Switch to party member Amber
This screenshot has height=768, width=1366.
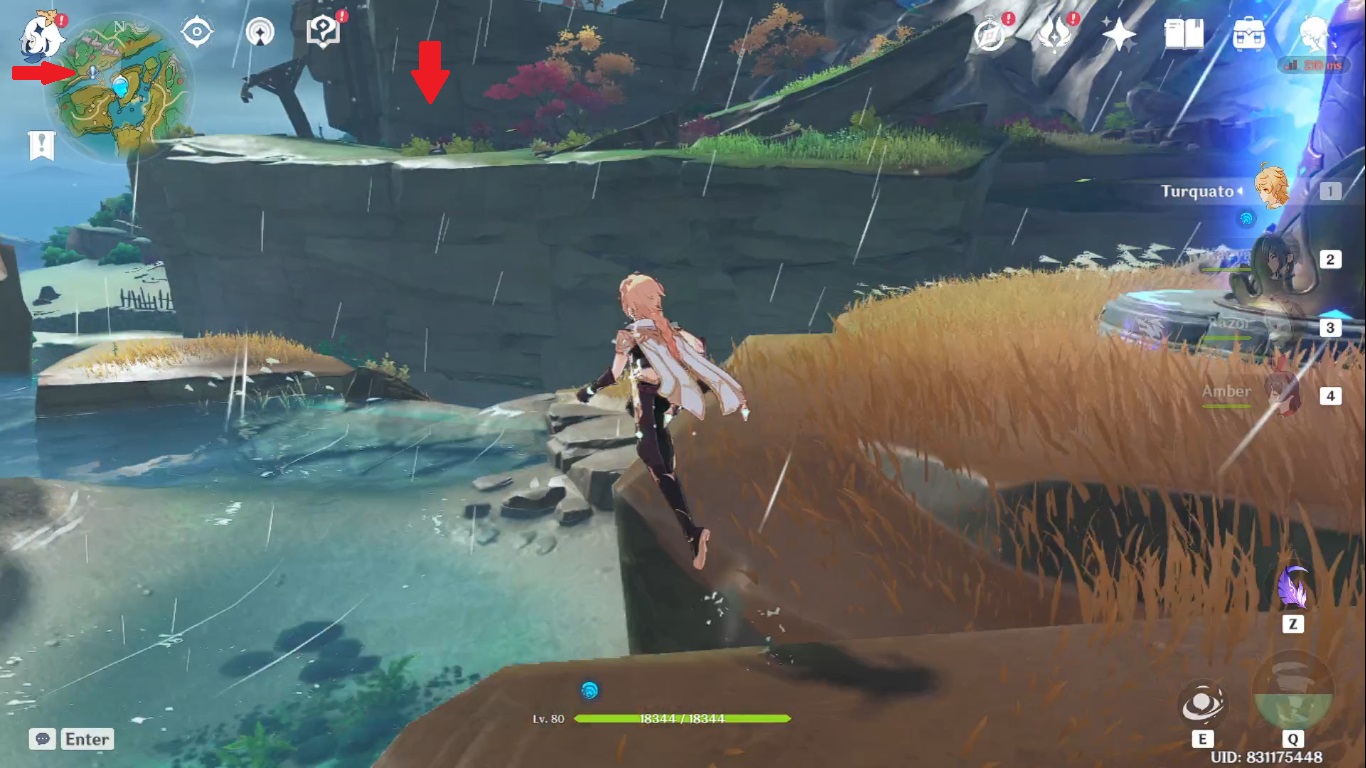[1272, 393]
